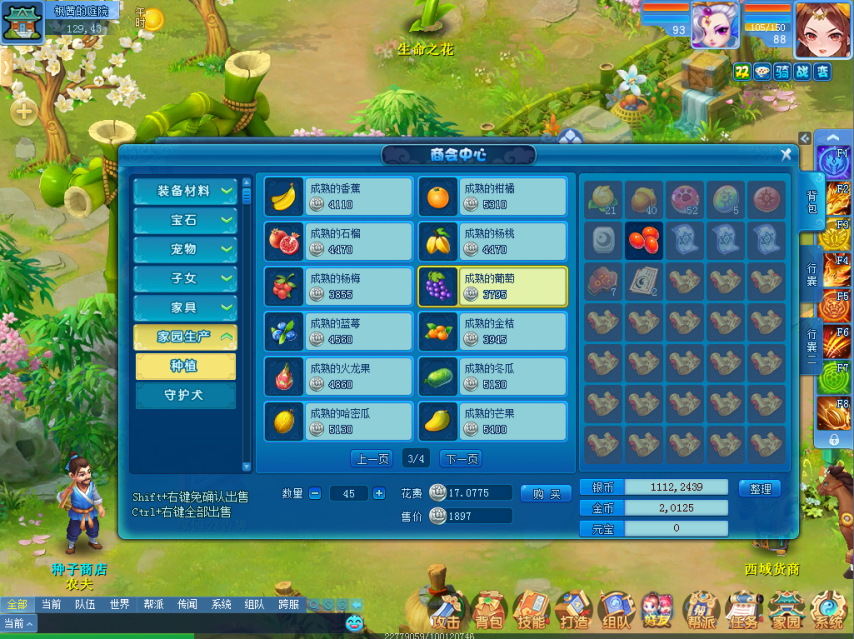Open the 任务 quest menu icon

point(741,610)
